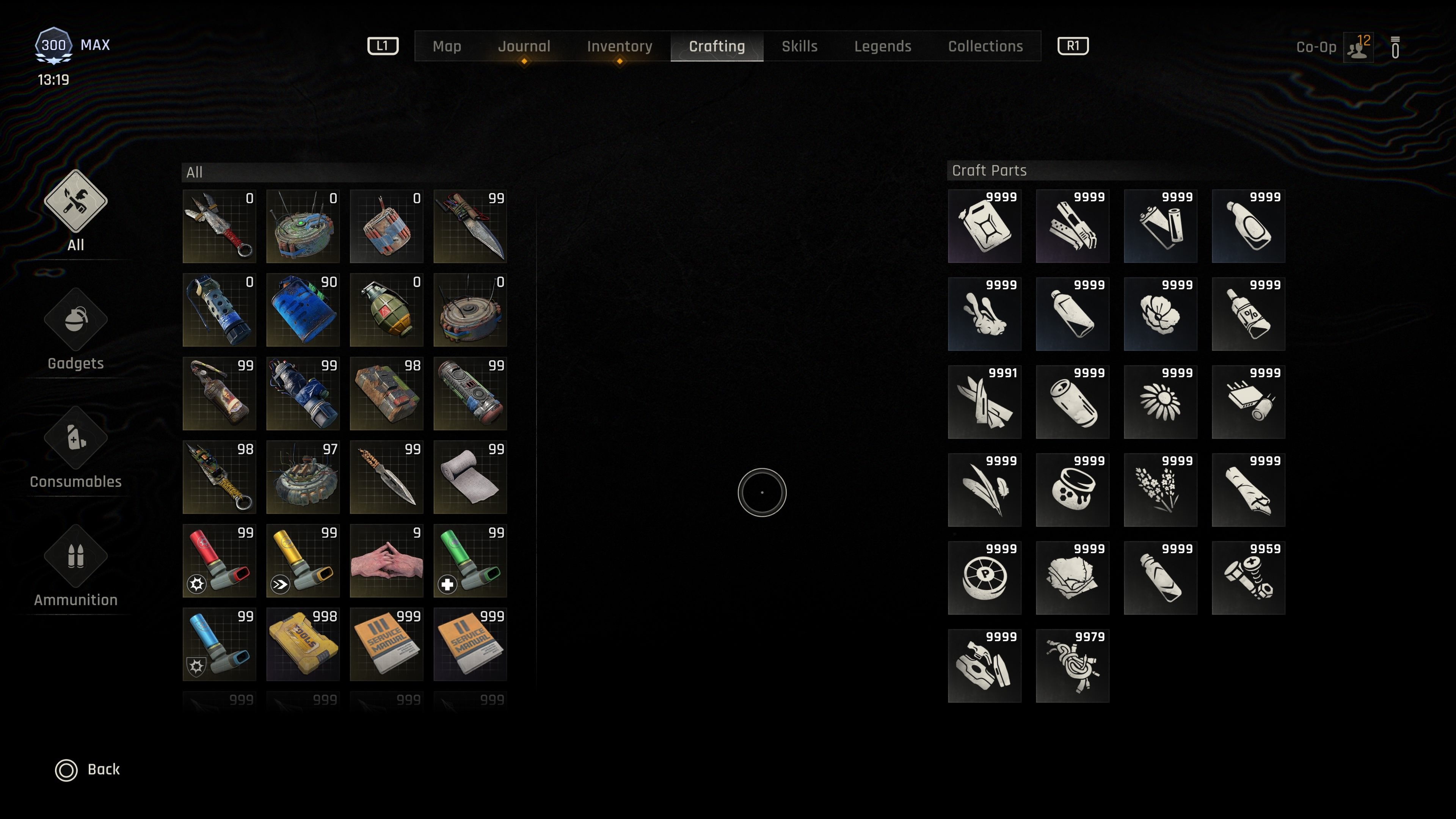Open the Journal tab
1456x819 pixels.
[x=523, y=46]
